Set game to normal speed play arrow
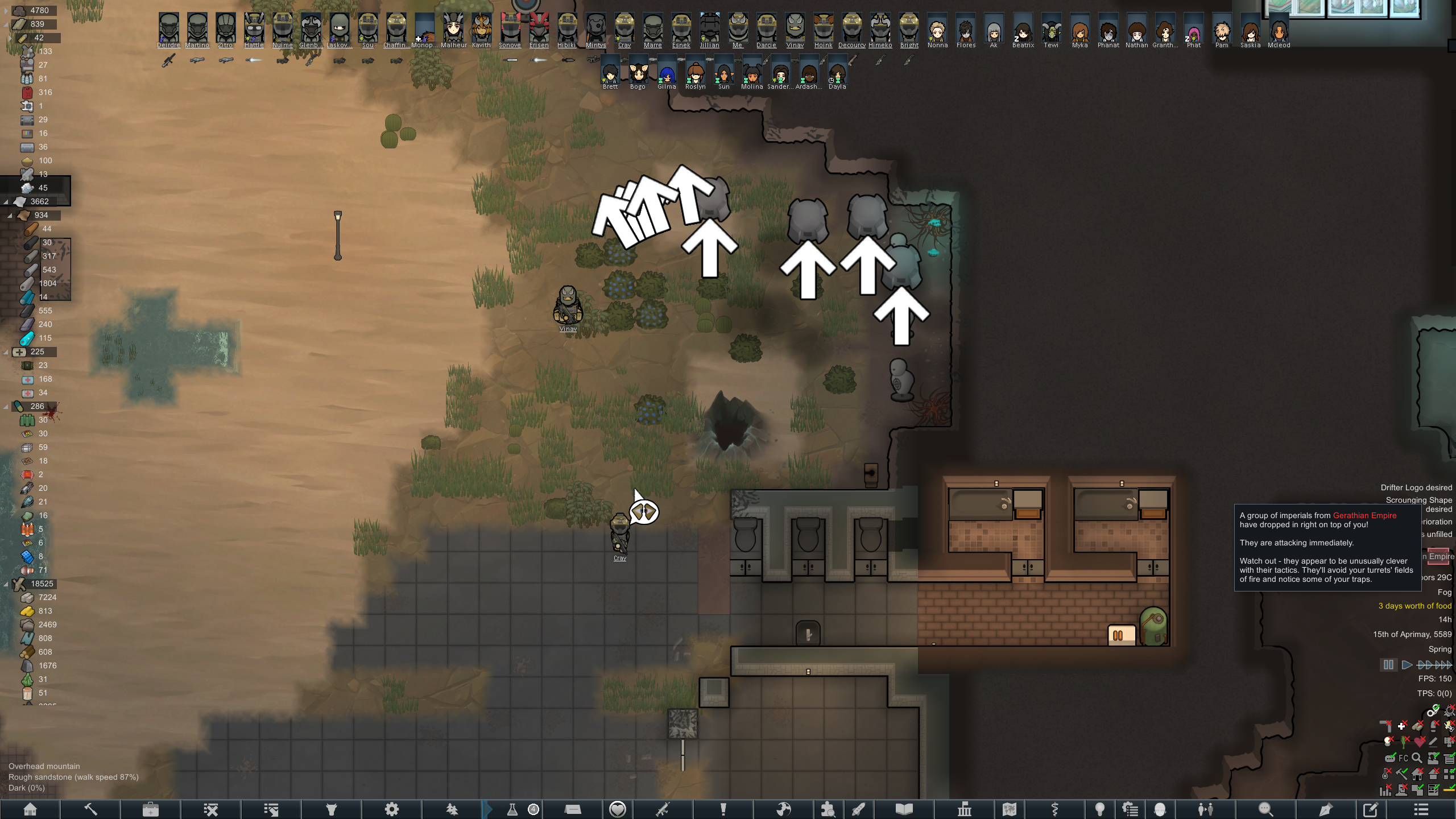This screenshot has height=819, width=1456. point(1407,665)
